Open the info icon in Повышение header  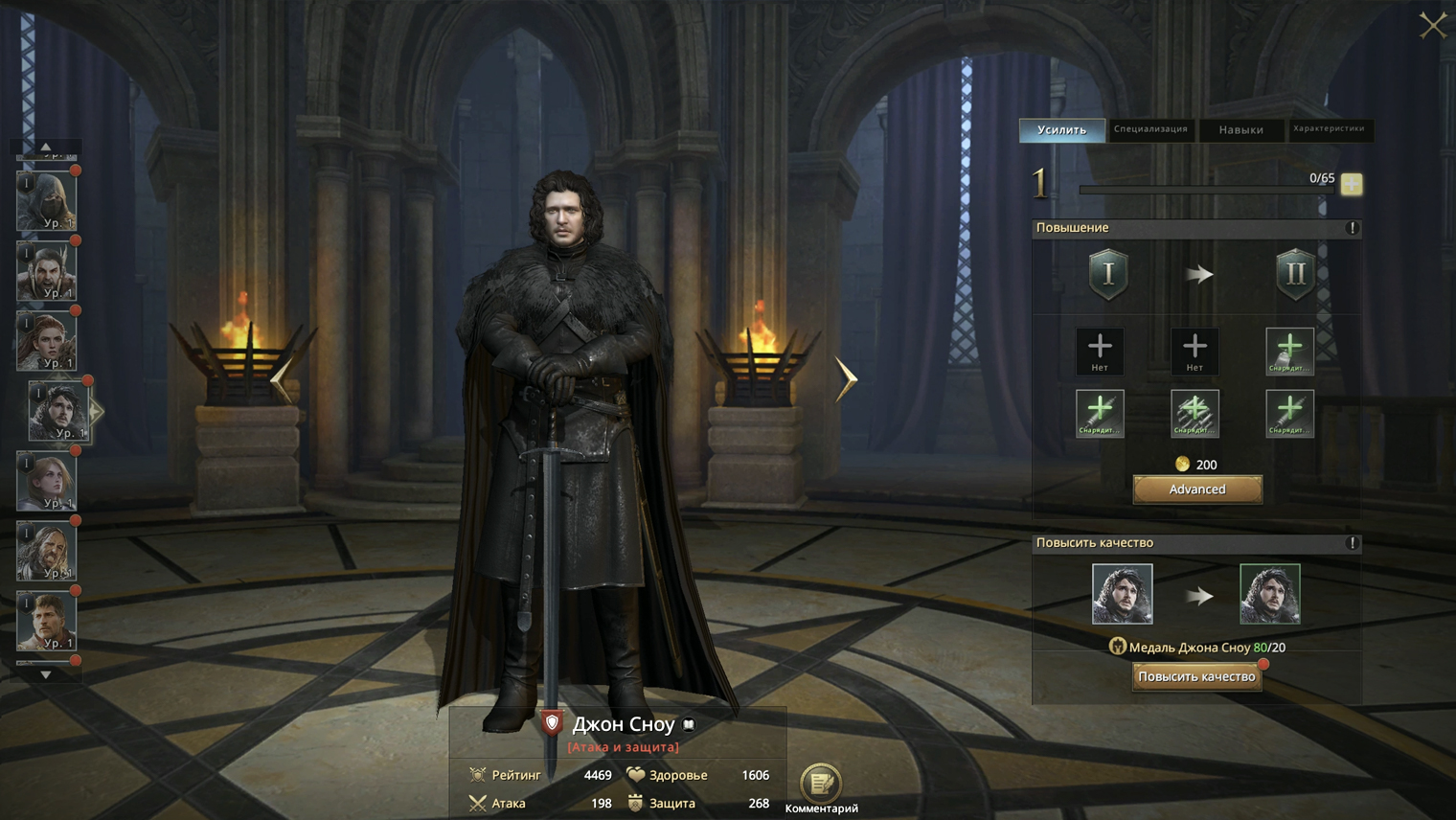point(1353,228)
